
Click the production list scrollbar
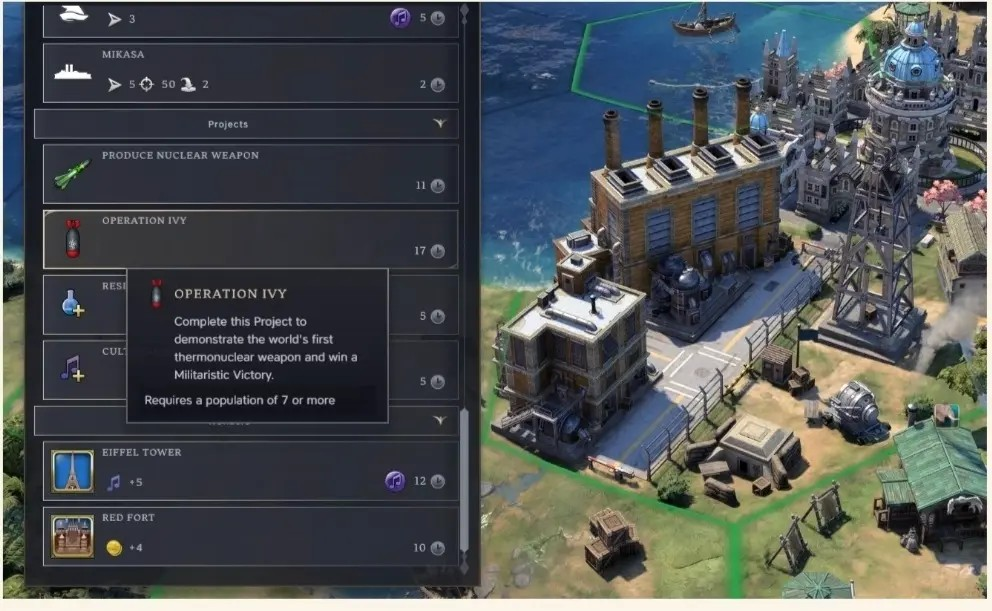[x=463, y=480]
